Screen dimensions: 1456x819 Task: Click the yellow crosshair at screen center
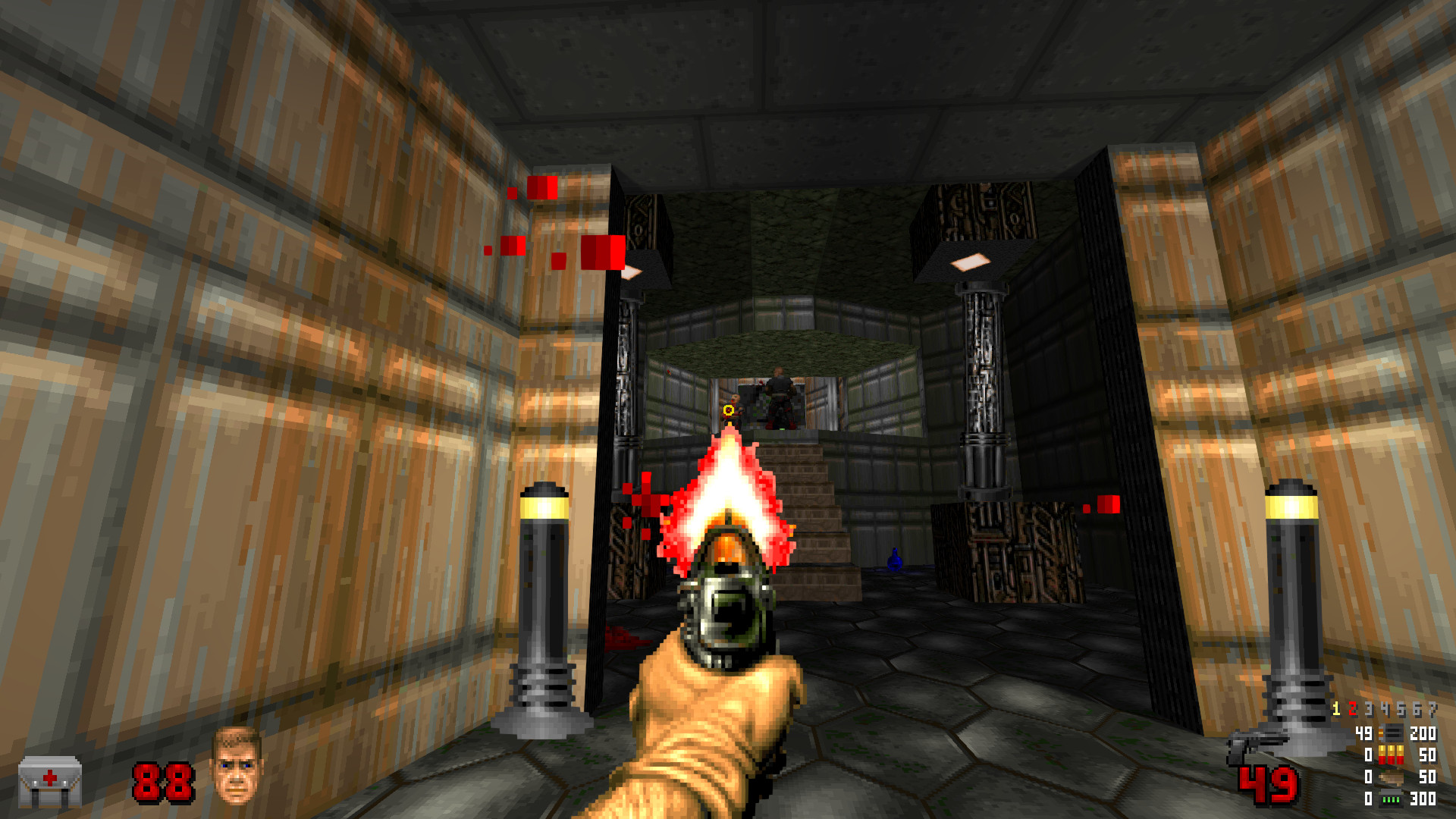click(727, 410)
